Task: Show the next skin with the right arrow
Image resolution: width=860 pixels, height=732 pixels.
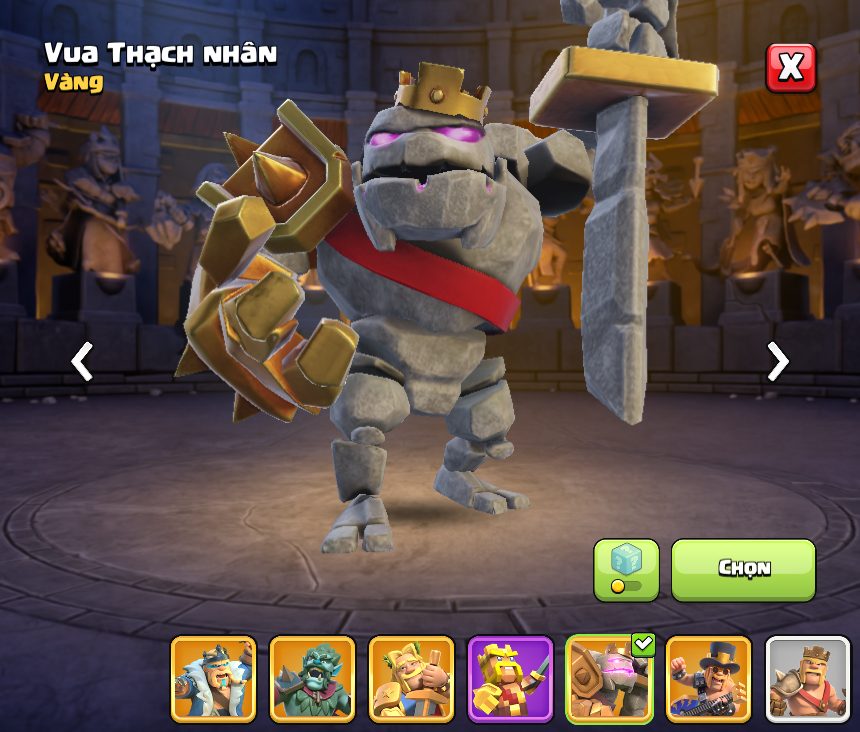Action: [x=777, y=361]
